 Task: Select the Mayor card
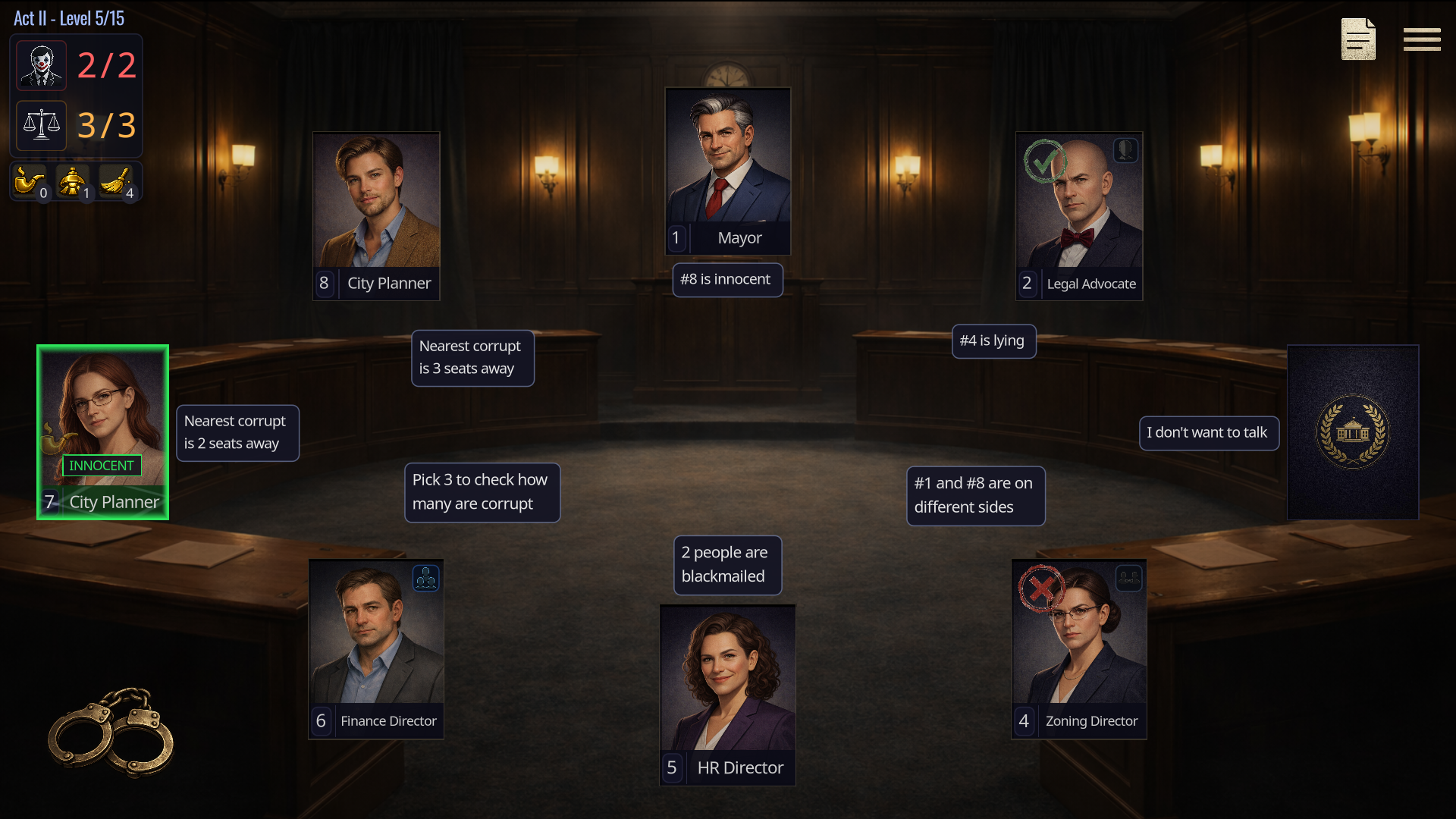[x=728, y=171]
